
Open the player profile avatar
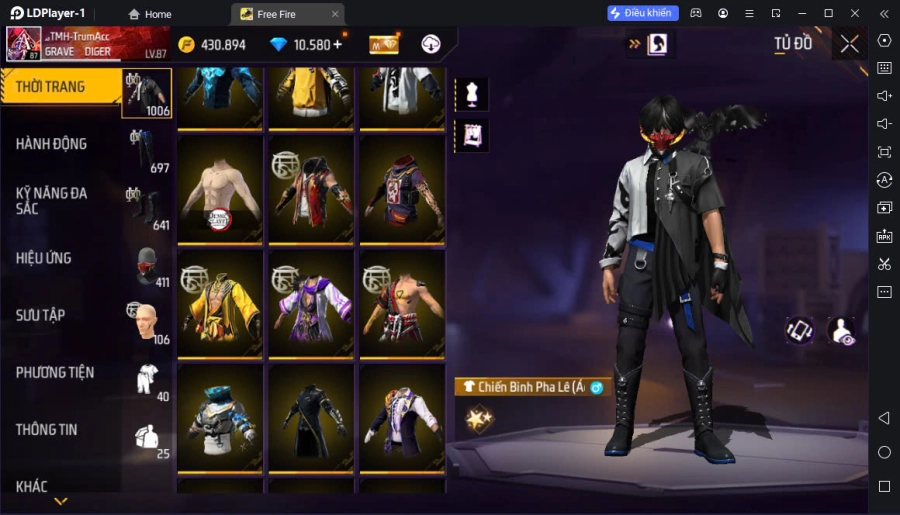(x=24, y=44)
